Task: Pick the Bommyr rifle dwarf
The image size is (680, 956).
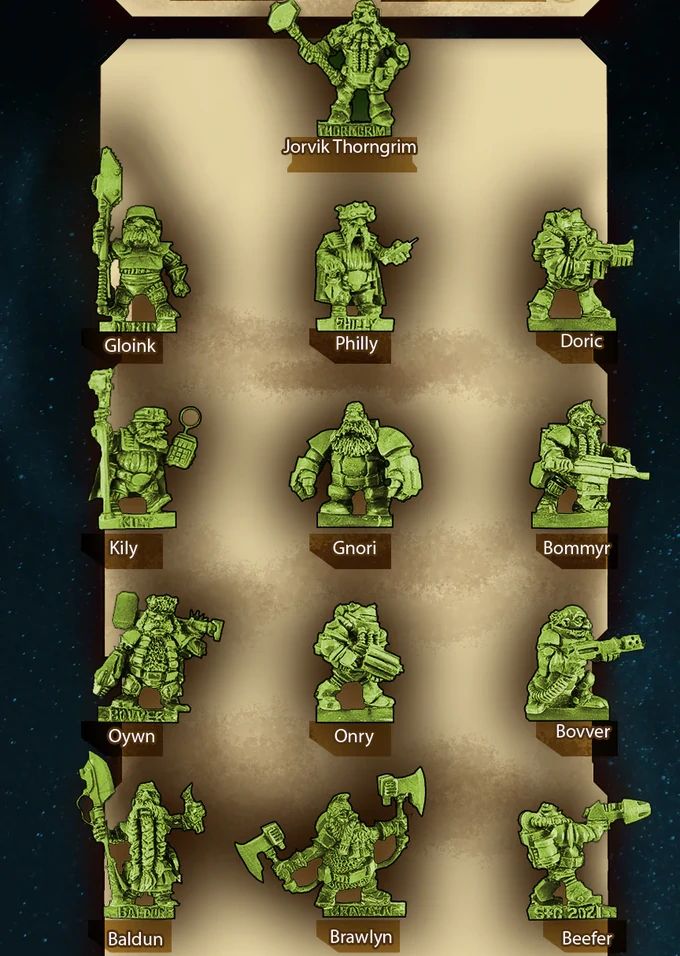Action: pyautogui.click(x=575, y=465)
